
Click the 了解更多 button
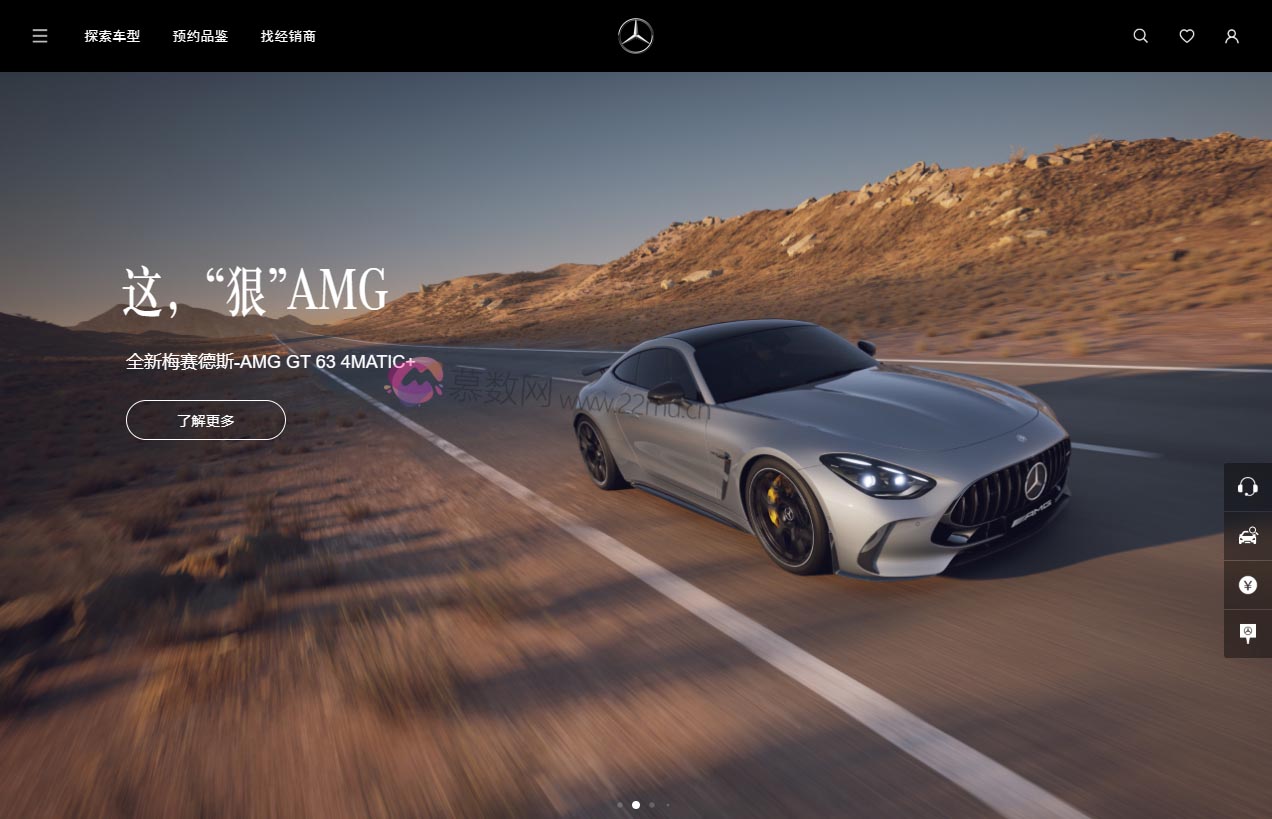pyautogui.click(x=206, y=420)
